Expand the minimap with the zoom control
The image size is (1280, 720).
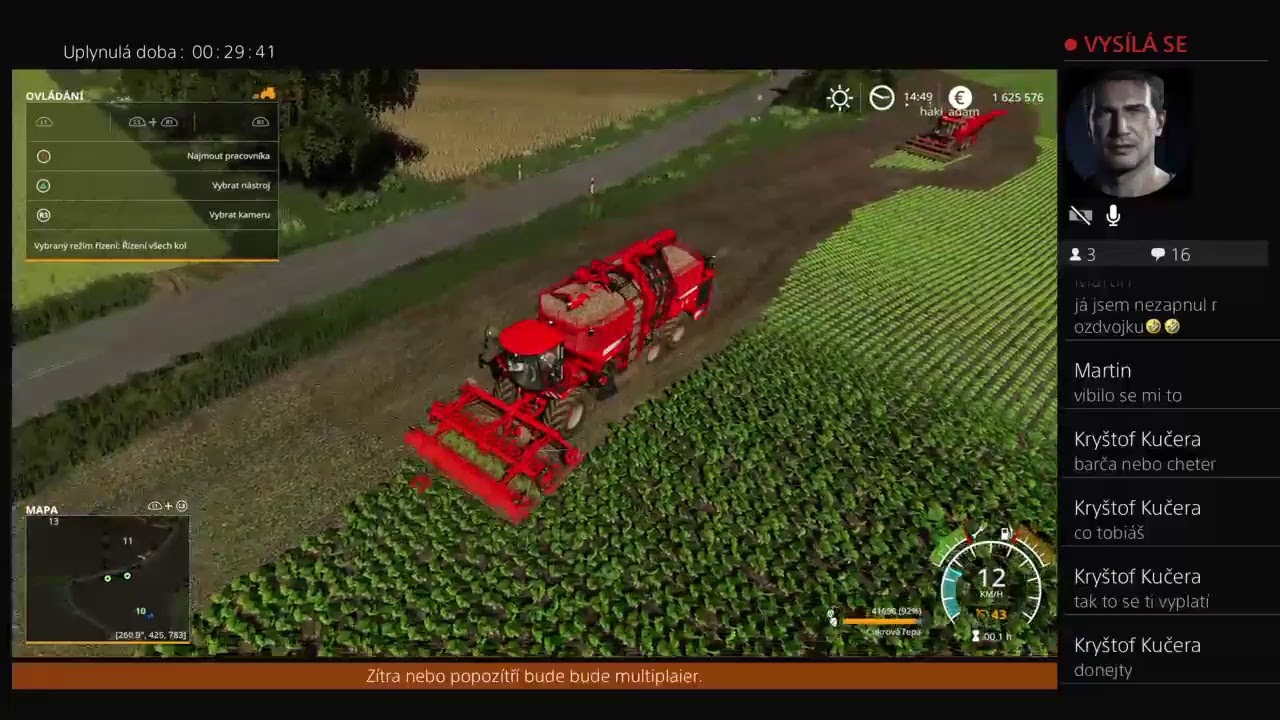[x=182, y=506]
